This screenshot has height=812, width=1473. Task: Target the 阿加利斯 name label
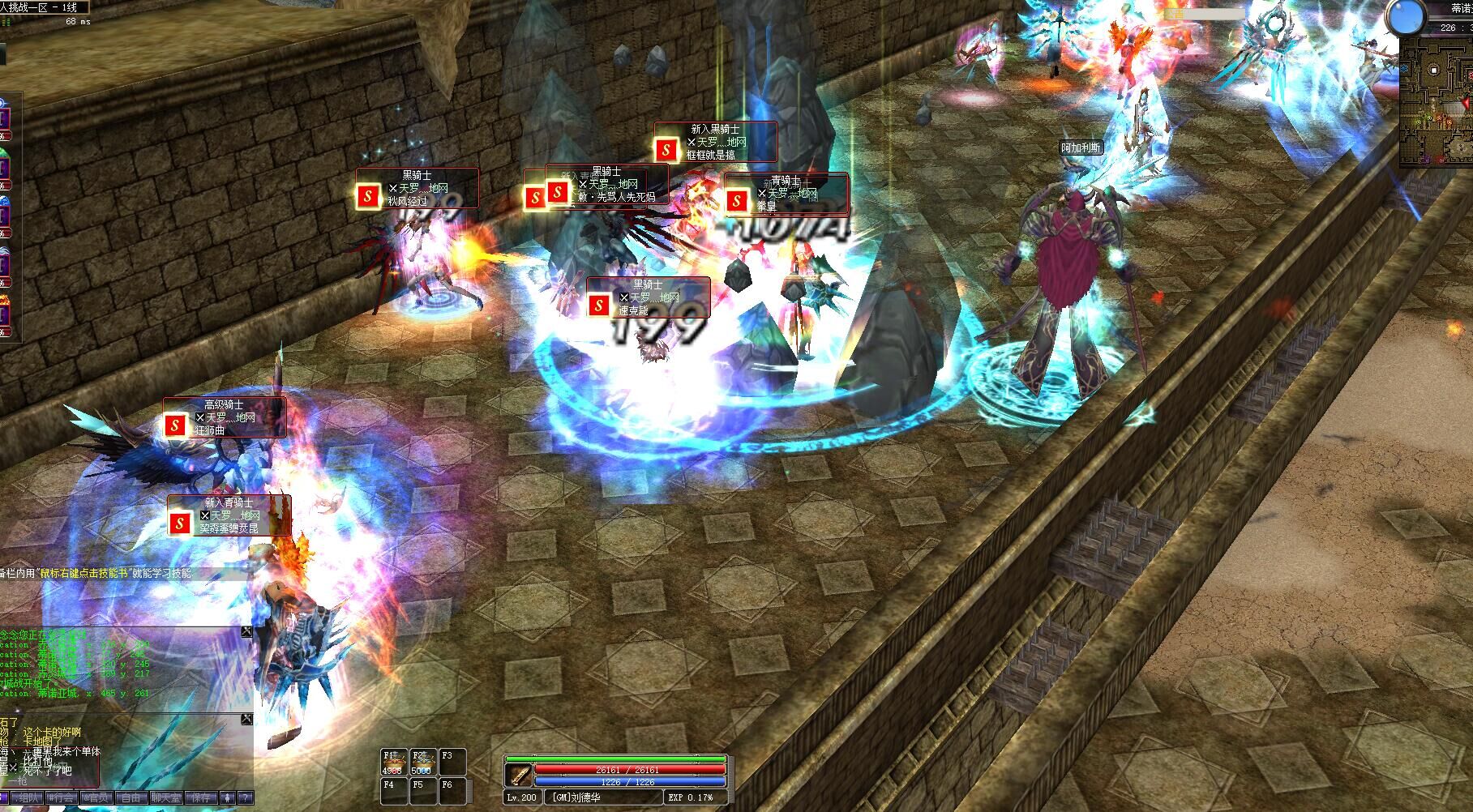pos(1081,148)
